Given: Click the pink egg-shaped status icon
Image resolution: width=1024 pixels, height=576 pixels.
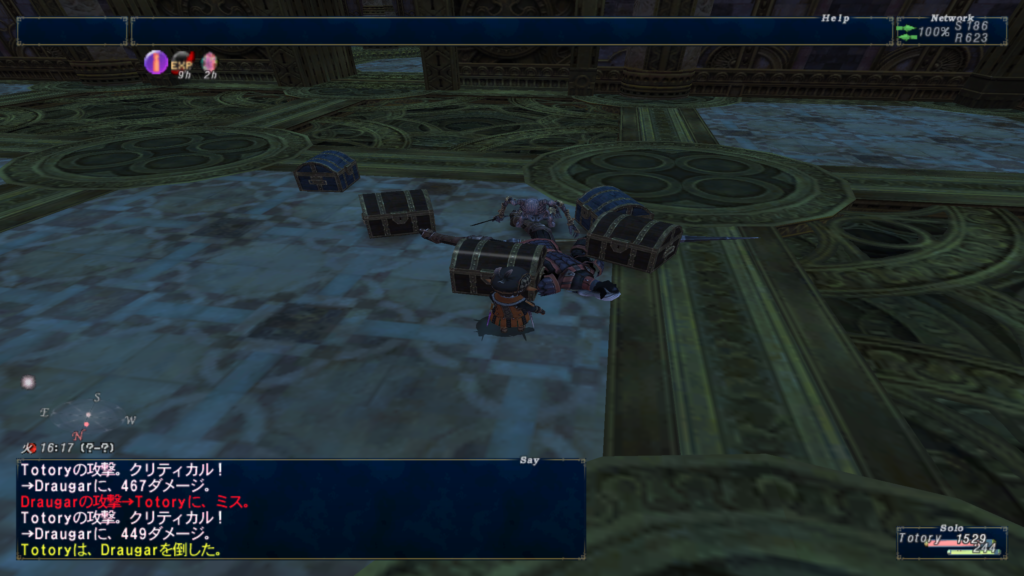Looking at the screenshot, I should click(x=209, y=63).
